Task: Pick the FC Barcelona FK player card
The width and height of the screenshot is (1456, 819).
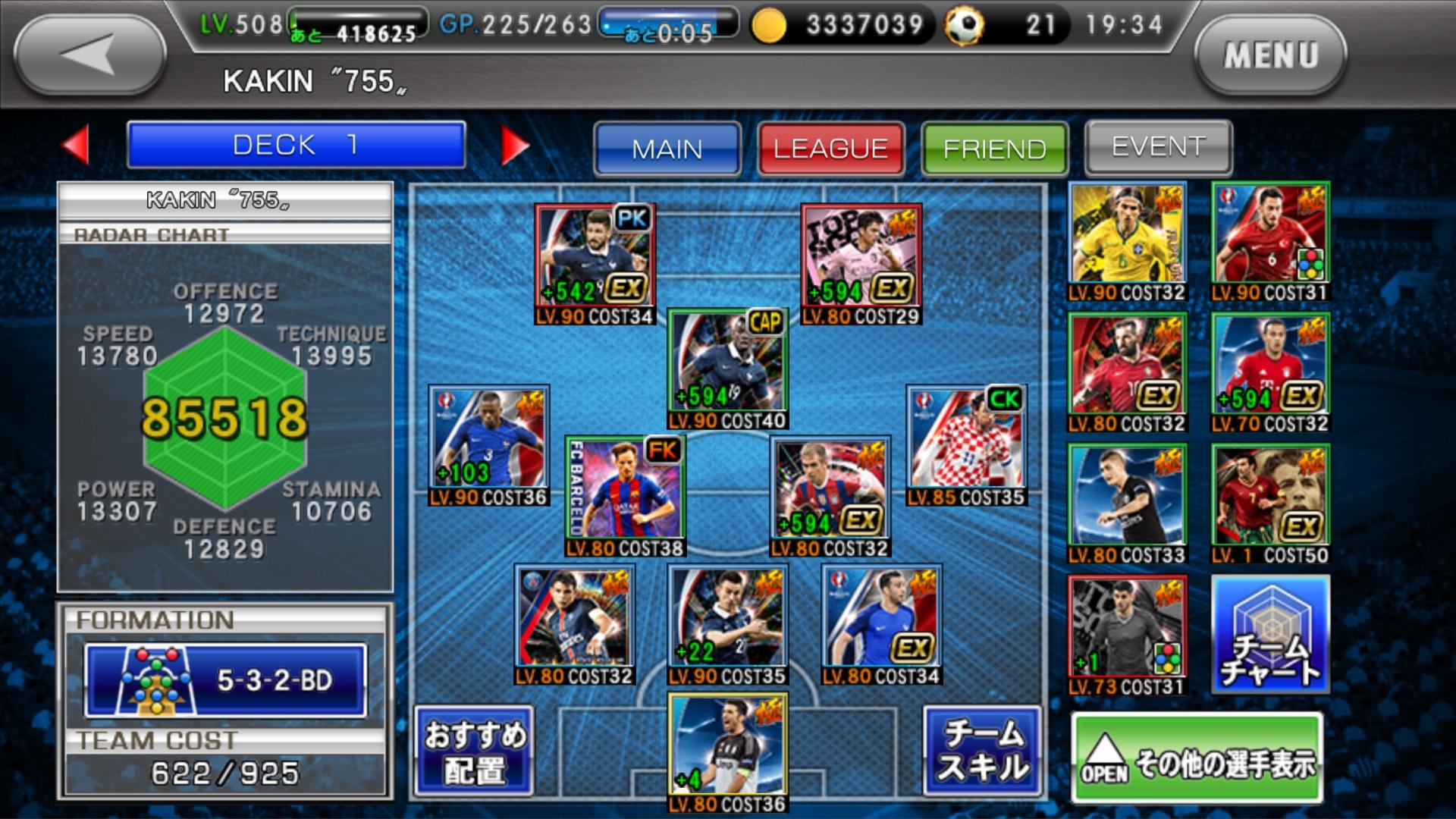Action: pos(626,496)
